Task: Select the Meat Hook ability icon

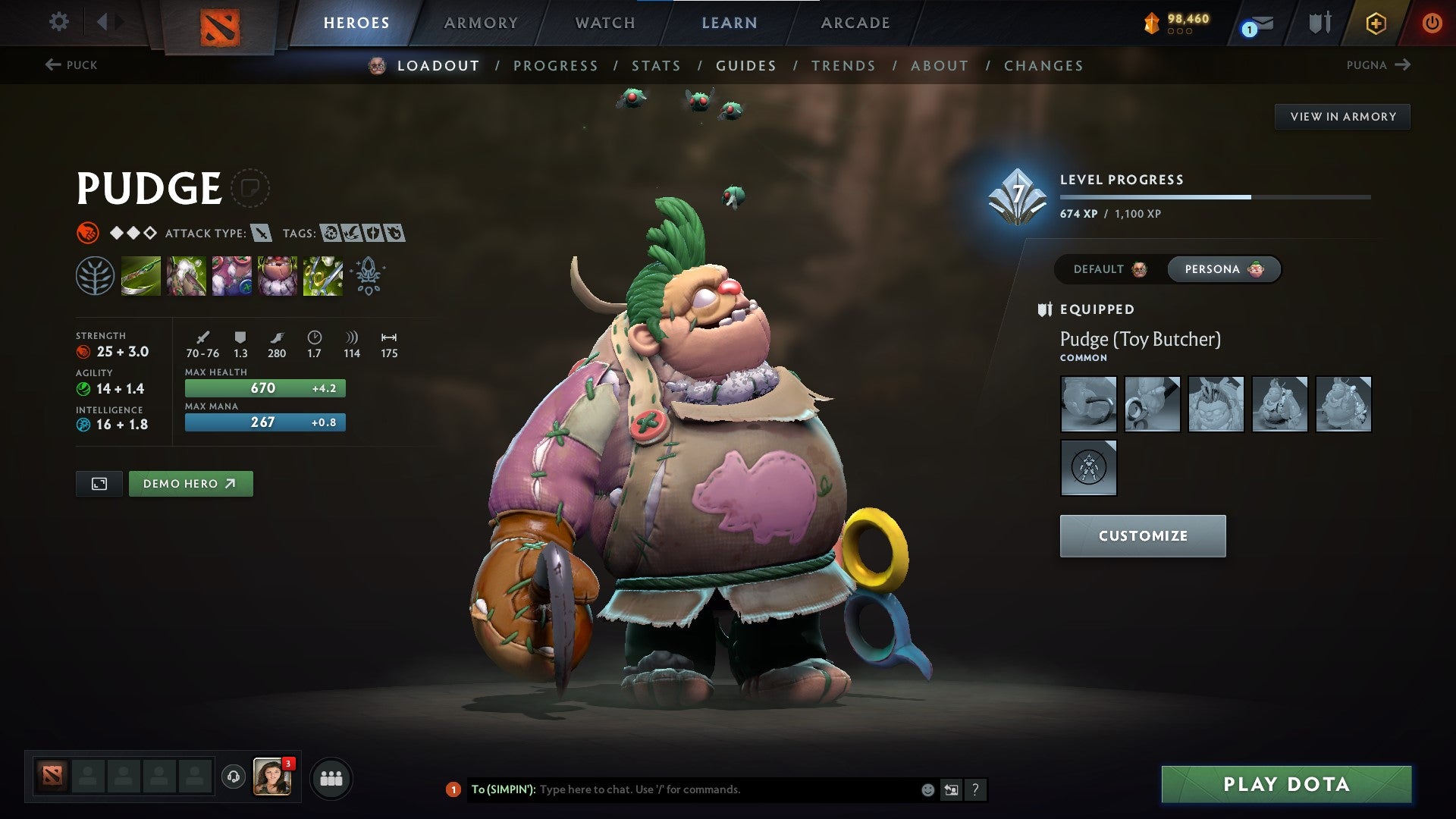Action: click(143, 277)
